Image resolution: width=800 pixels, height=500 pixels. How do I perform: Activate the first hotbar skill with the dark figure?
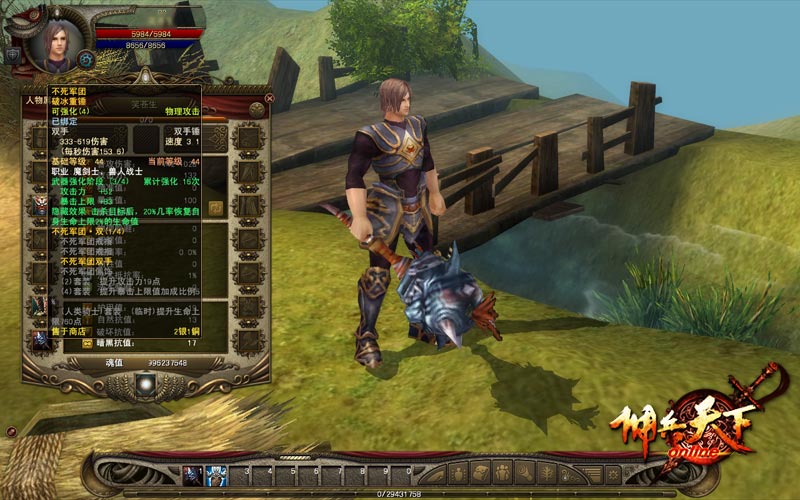(x=192, y=474)
